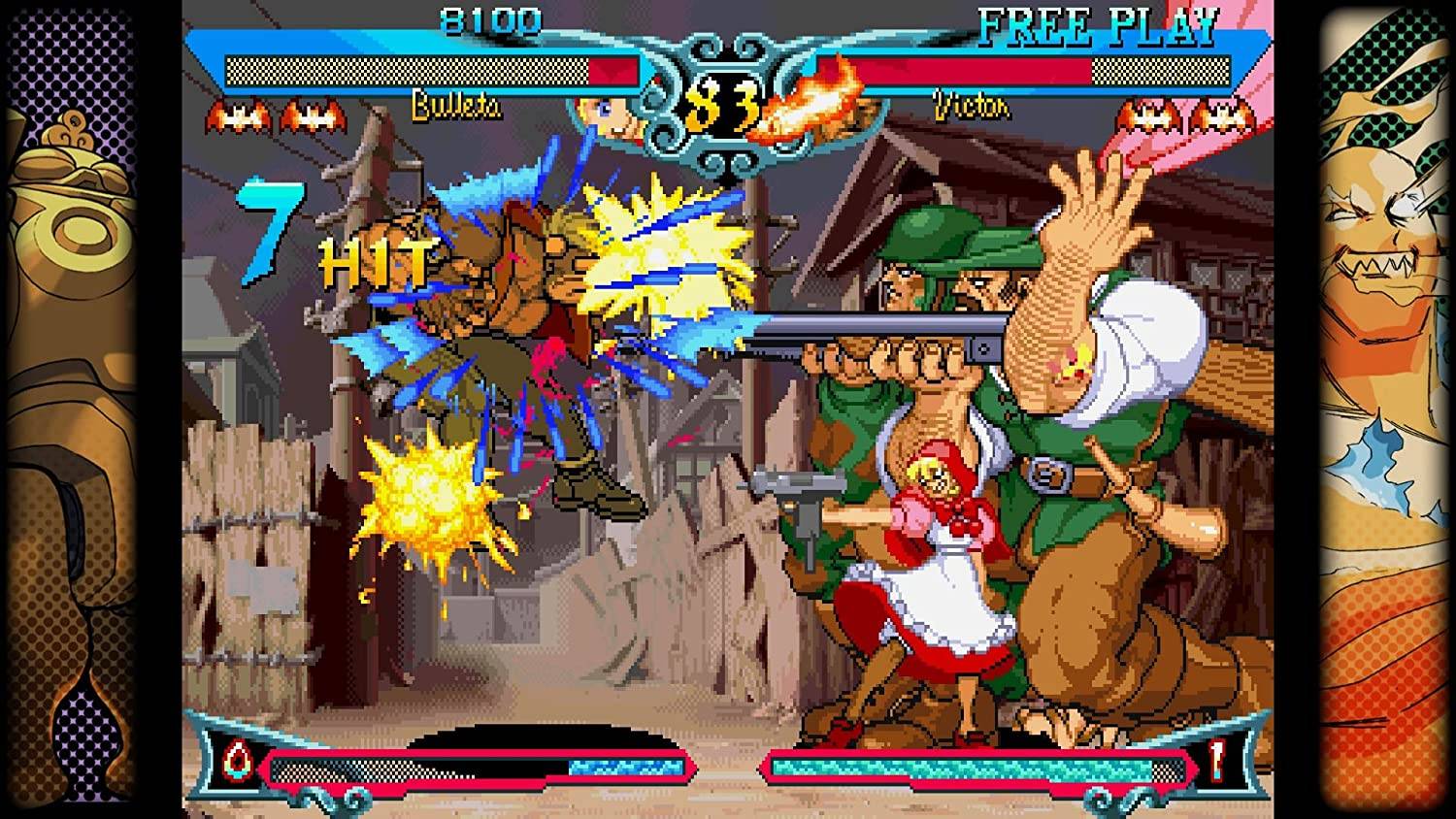Image resolution: width=1456 pixels, height=819 pixels.
Task: Select Victor's leftmost bat icon
Action: tap(1149, 115)
